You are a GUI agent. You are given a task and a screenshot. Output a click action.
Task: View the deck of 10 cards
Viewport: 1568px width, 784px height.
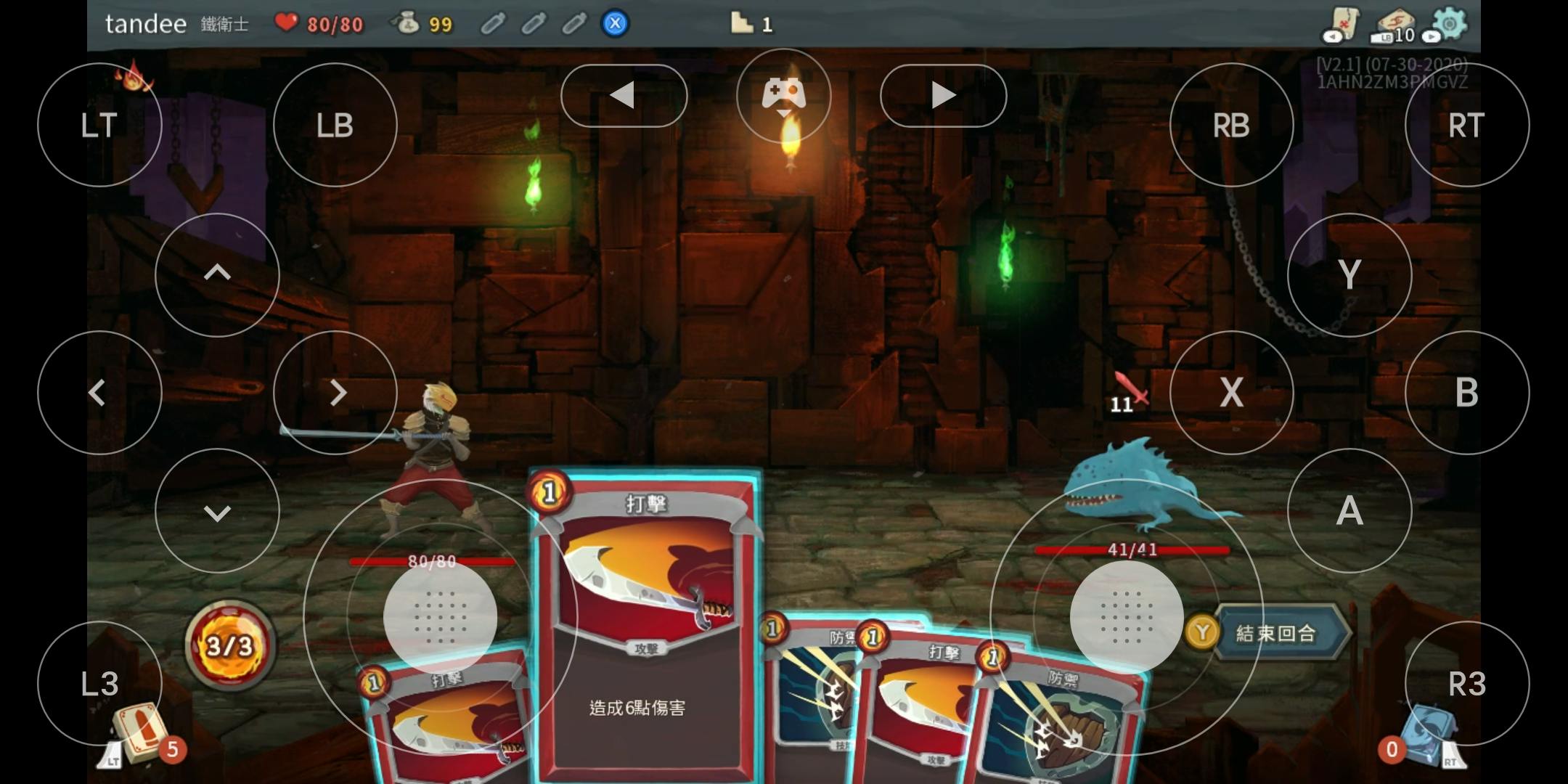click(1394, 25)
